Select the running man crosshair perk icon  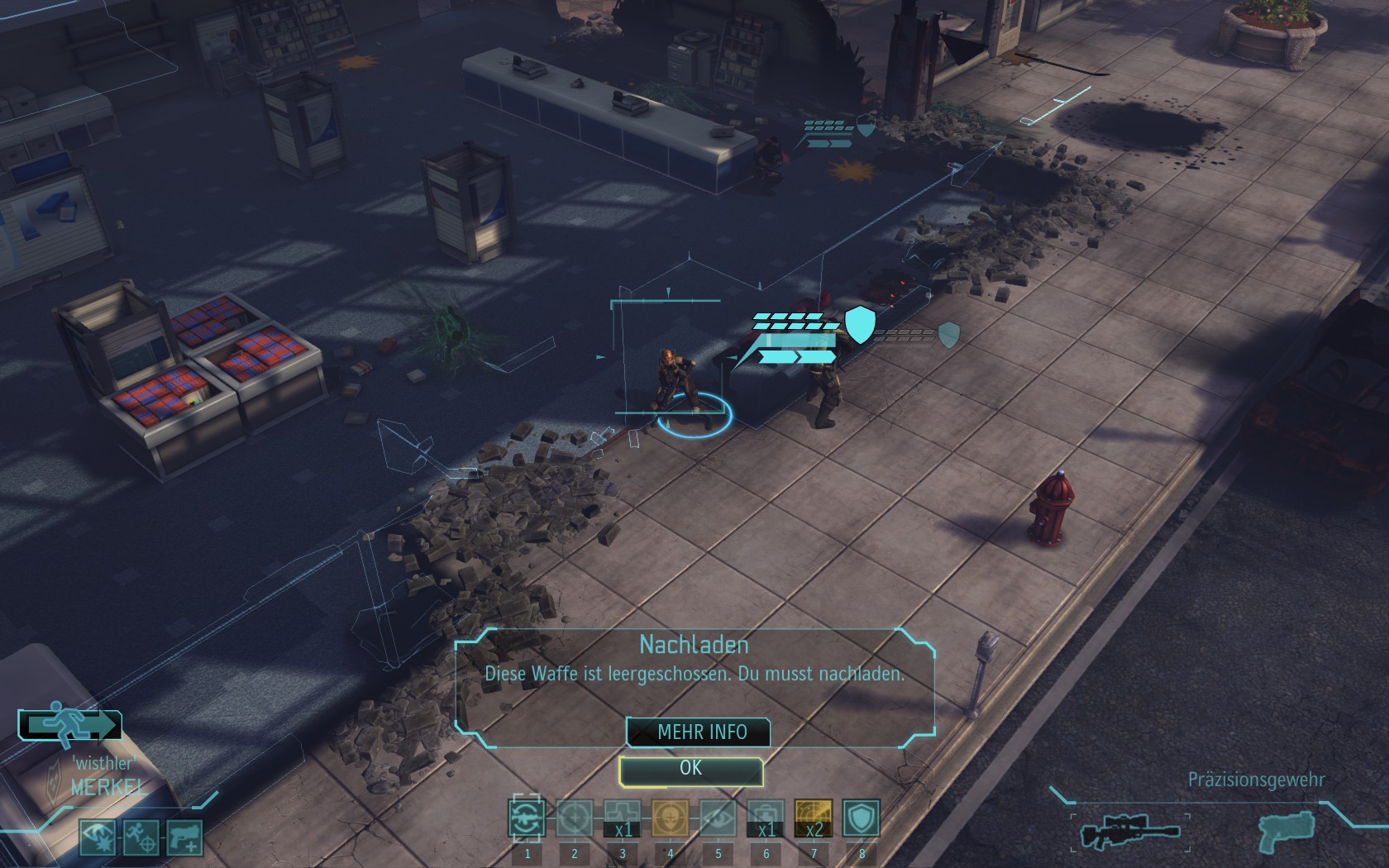pyautogui.click(x=141, y=837)
